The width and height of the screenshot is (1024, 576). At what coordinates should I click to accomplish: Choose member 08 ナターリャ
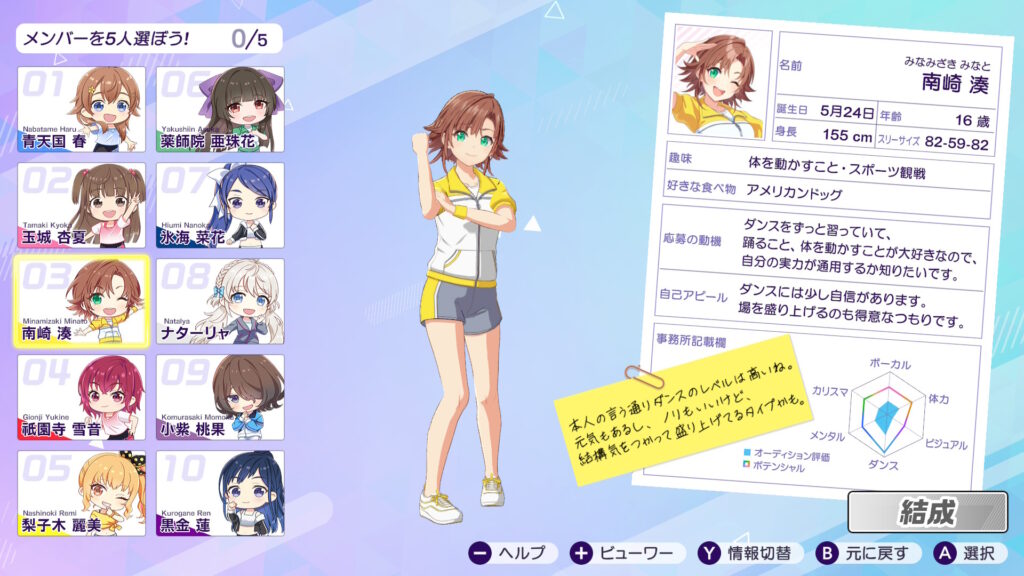click(x=220, y=301)
